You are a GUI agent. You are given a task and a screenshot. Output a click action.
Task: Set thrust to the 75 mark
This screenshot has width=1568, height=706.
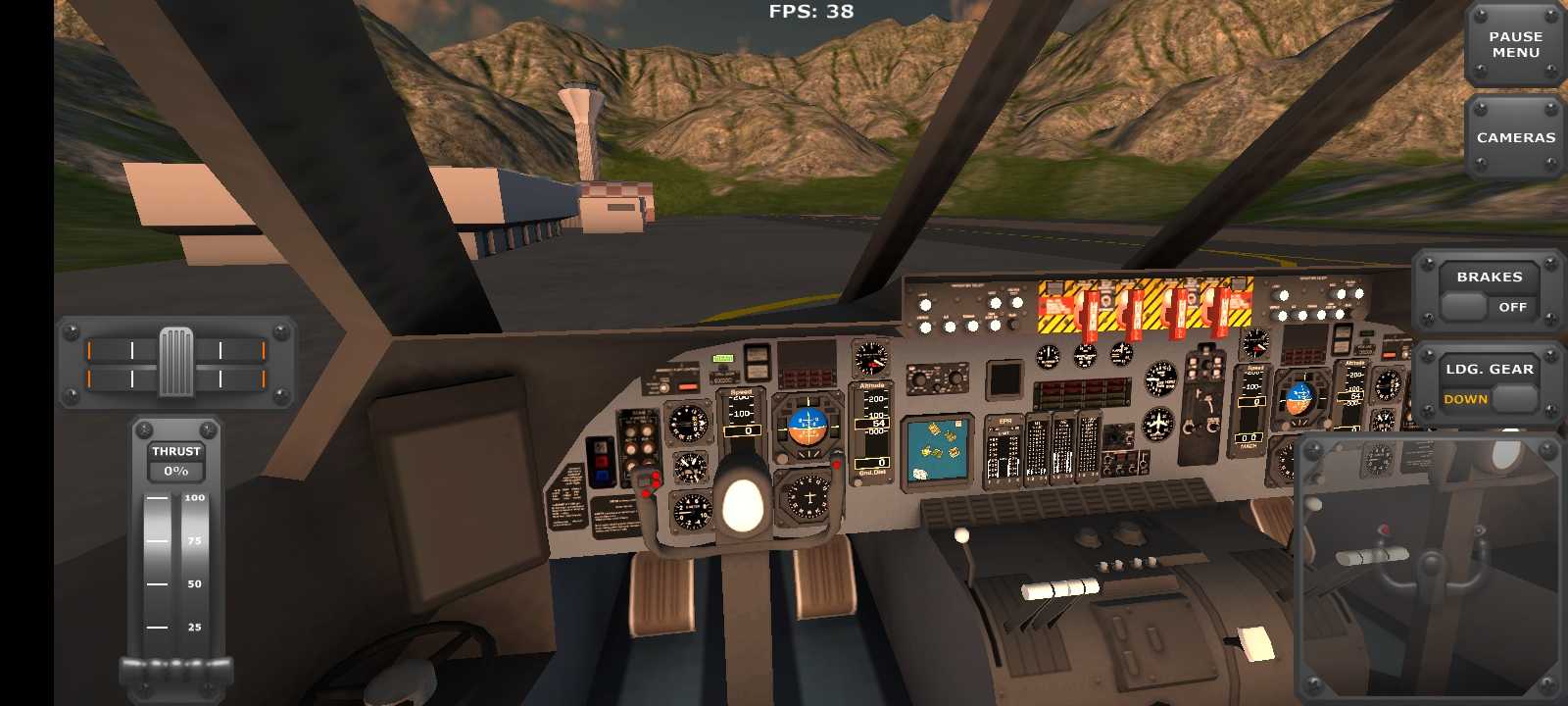click(176, 540)
